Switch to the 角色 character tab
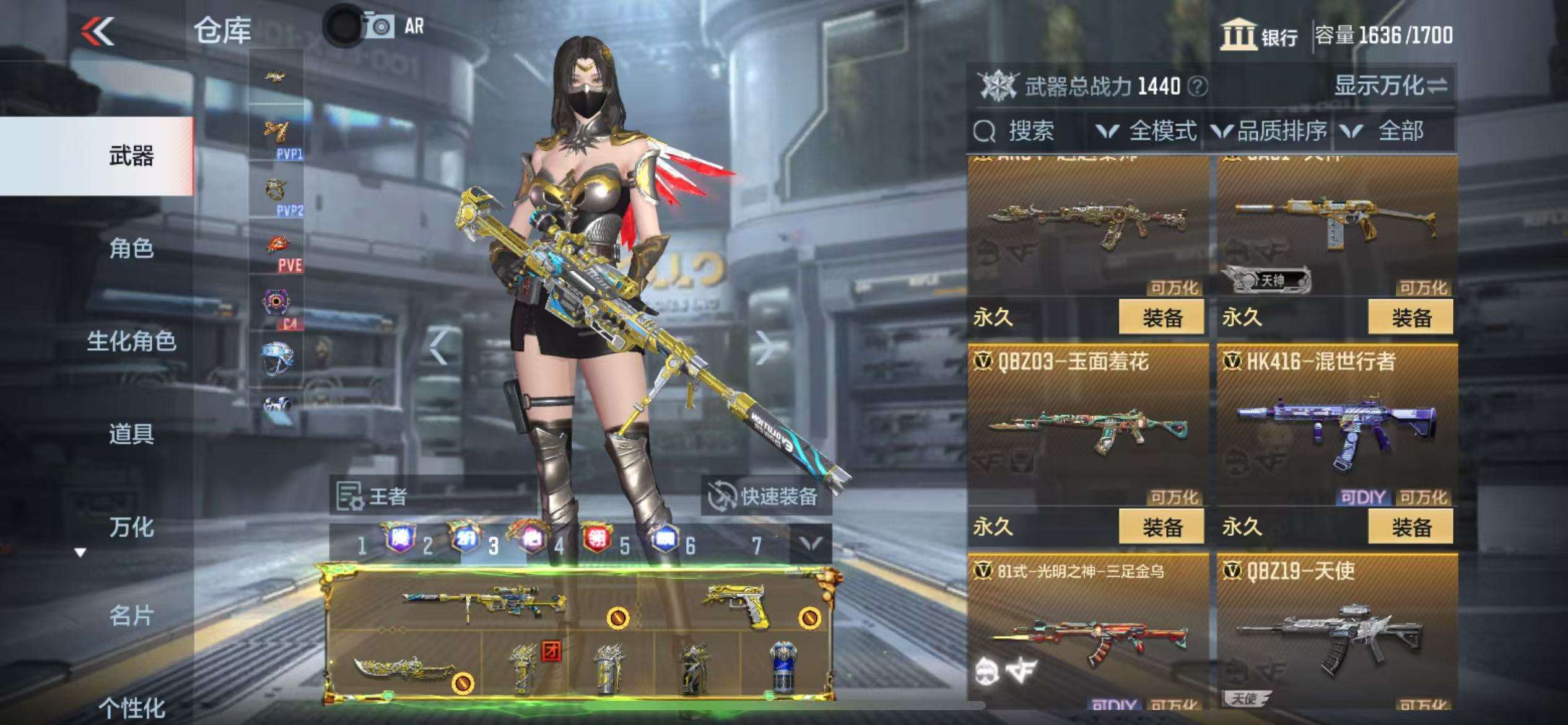The image size is (1568, 725). 131,248
